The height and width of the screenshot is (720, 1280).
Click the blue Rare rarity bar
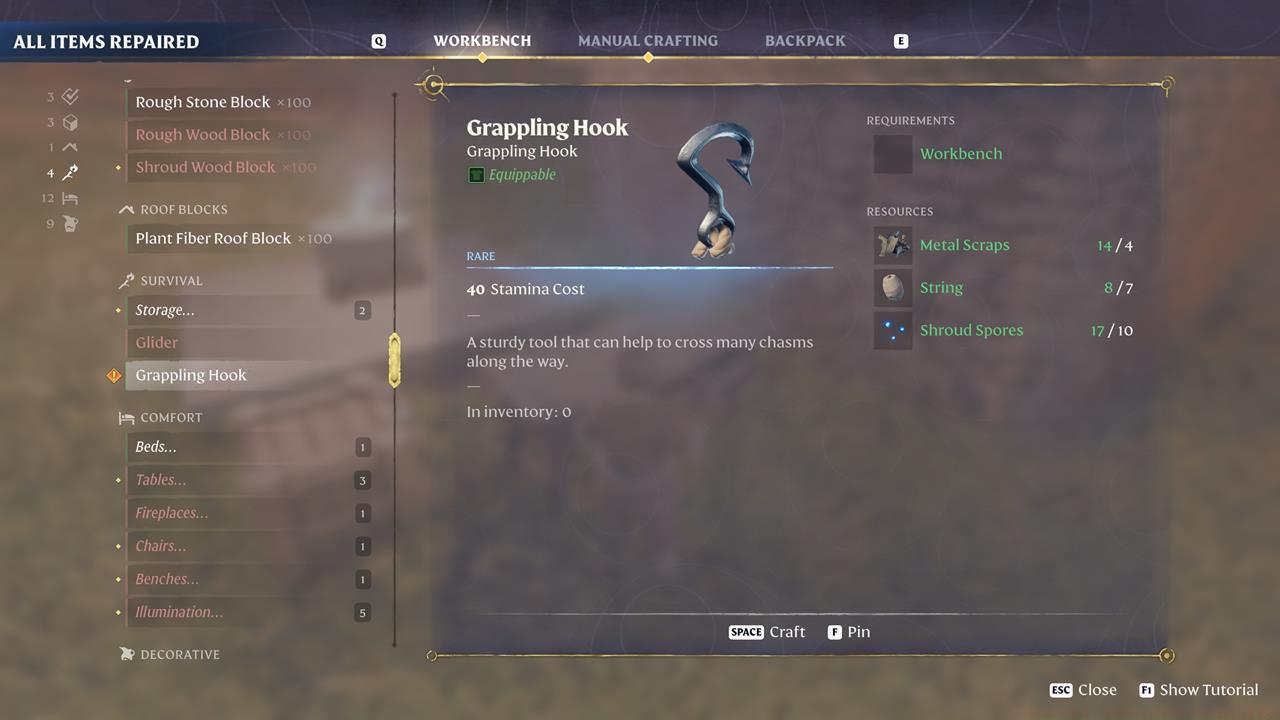650,265
